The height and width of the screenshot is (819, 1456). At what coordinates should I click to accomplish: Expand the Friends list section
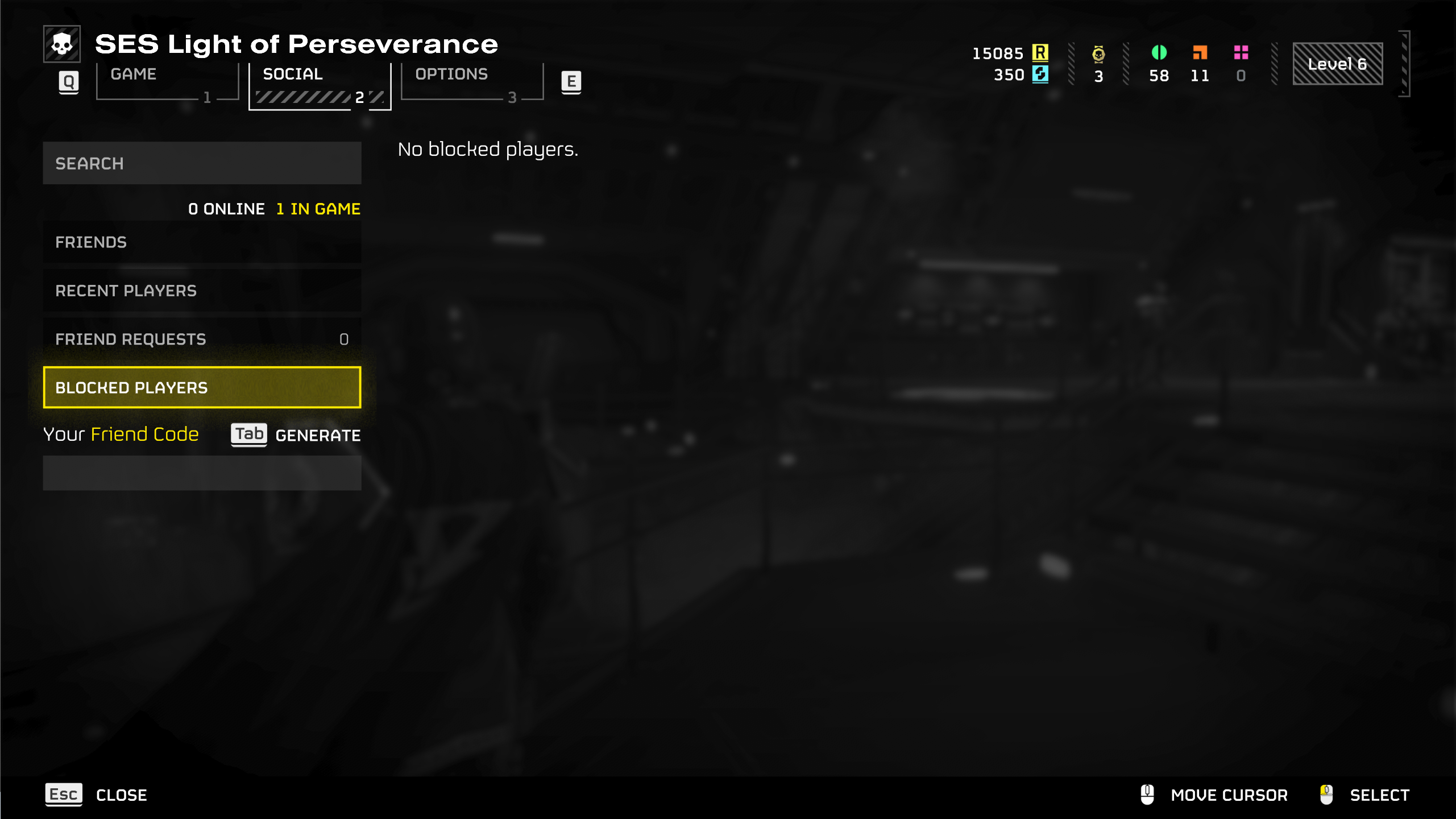point(202,242)
